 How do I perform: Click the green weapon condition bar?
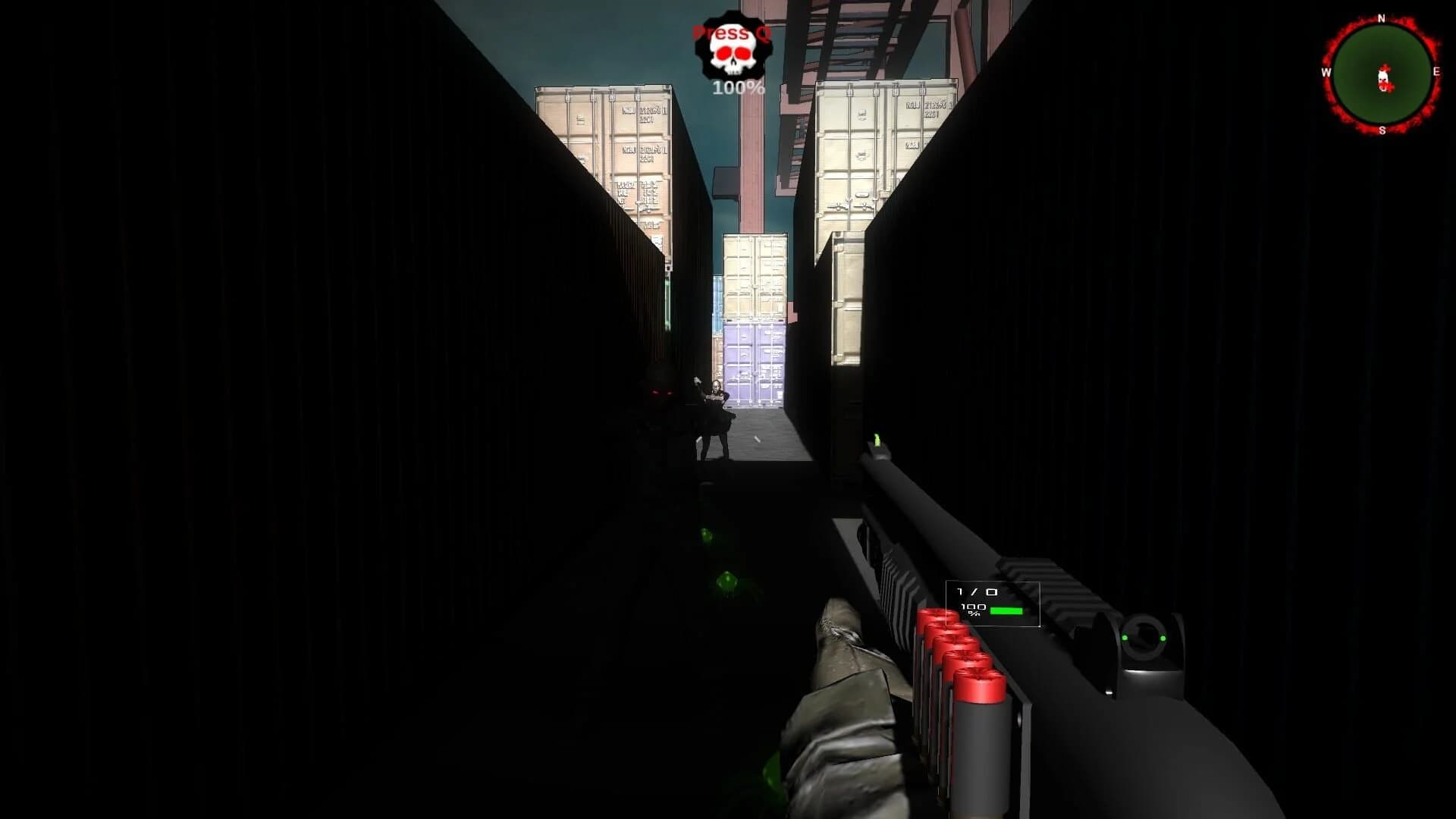pyautogui.click(x=1006, y=611)
